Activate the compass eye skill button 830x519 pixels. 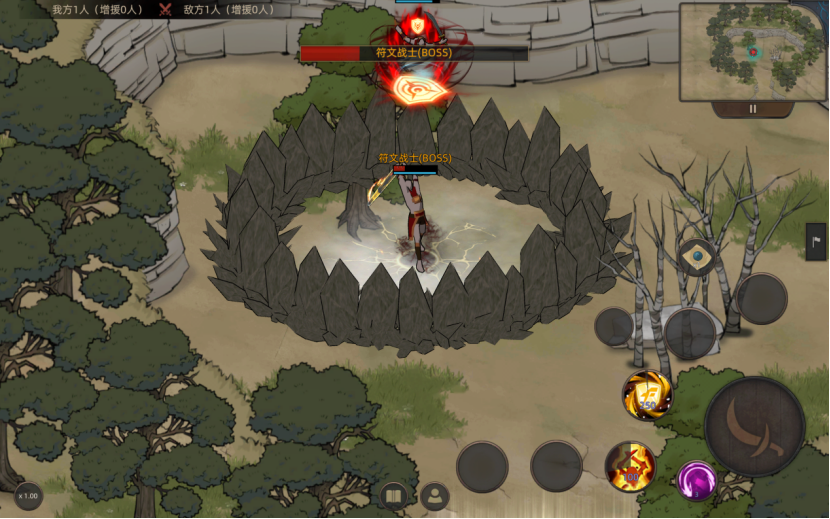697,257
